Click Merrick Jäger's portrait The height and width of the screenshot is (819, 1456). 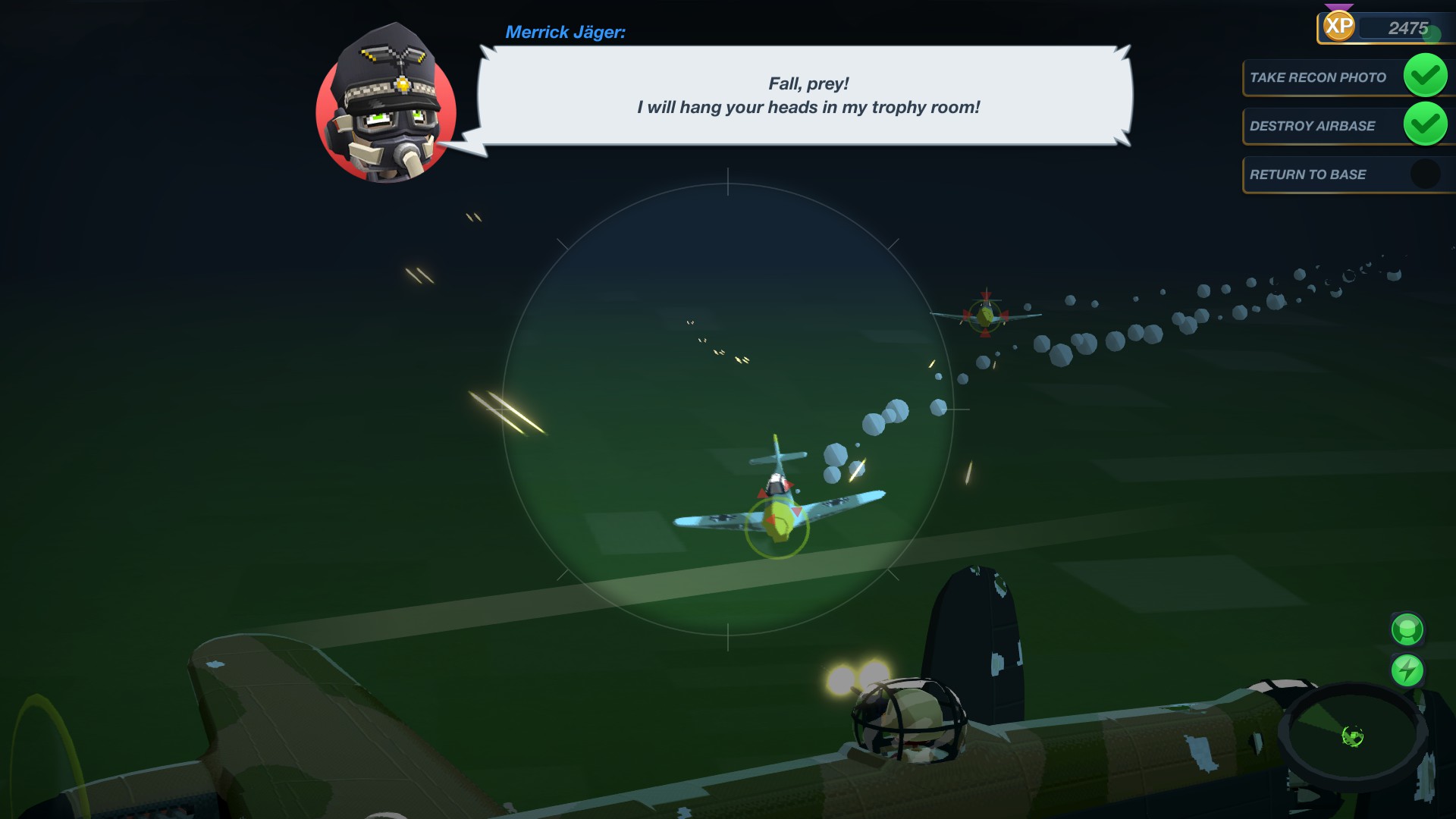(x=386, y=108)
